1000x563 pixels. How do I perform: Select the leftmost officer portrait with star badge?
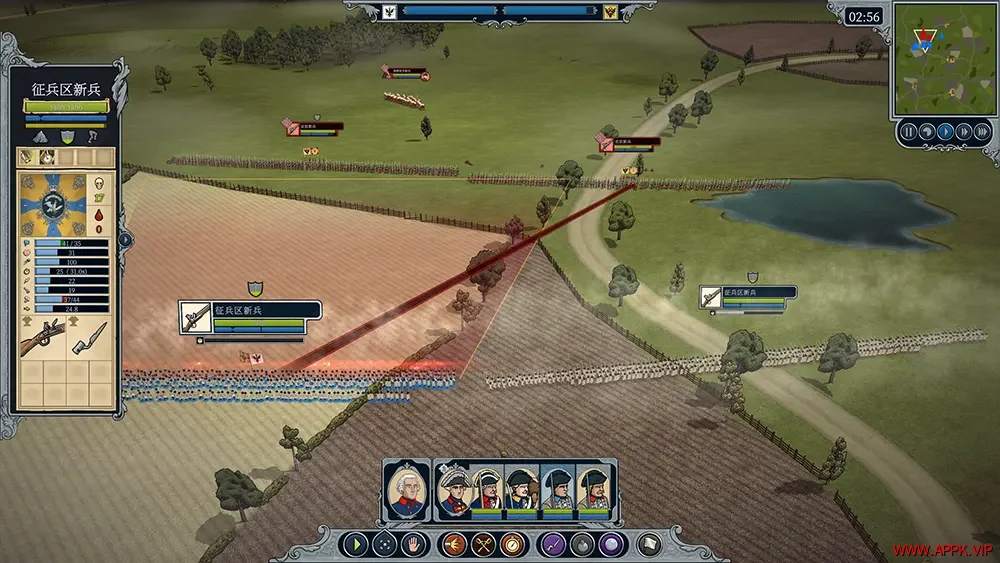tap(454, 491)
